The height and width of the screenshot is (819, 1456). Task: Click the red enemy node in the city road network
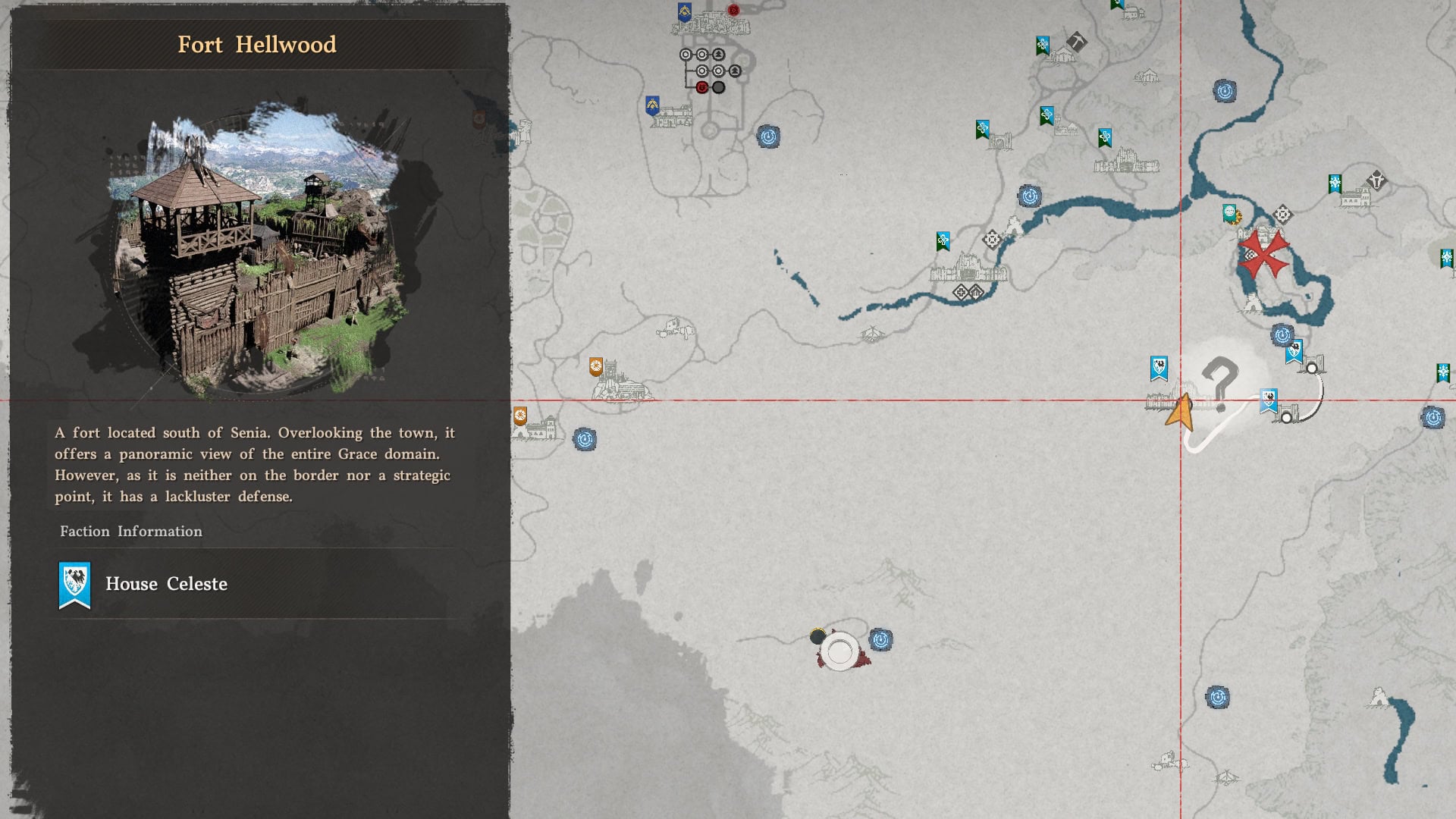703,87
